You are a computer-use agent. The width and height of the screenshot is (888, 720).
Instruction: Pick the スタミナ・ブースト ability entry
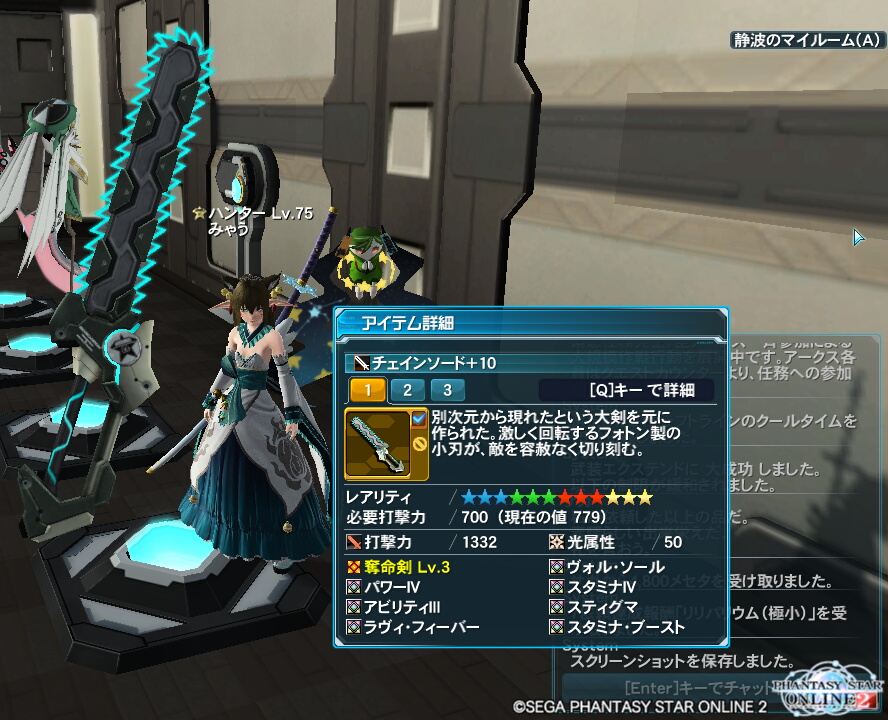pyautogui.click(x=617, y=627)
